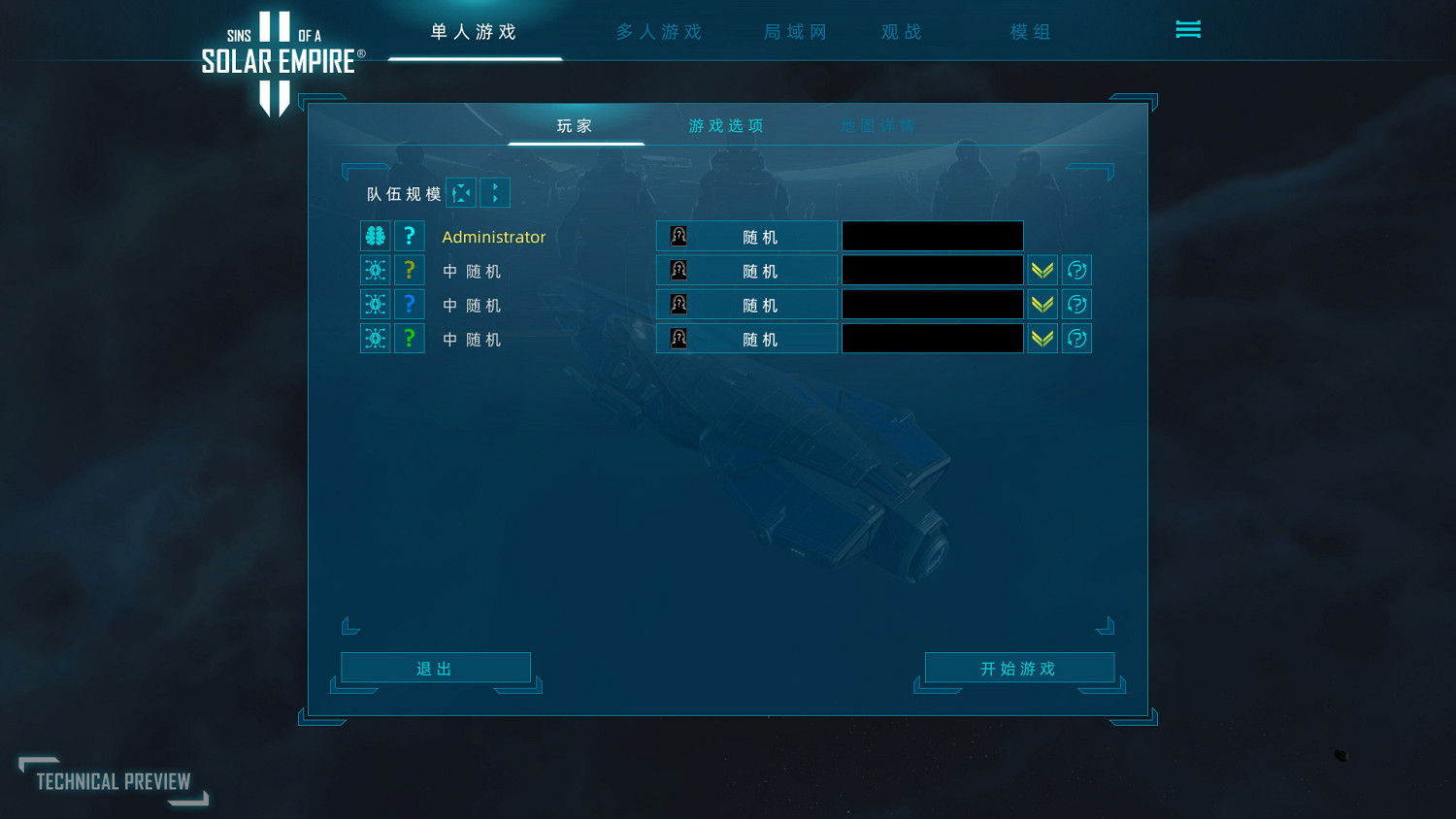Image resolution: width=1456 pixels, height=819 pixels.
Task: Open the hamburger menu at top right
Action: point(1188,29)
